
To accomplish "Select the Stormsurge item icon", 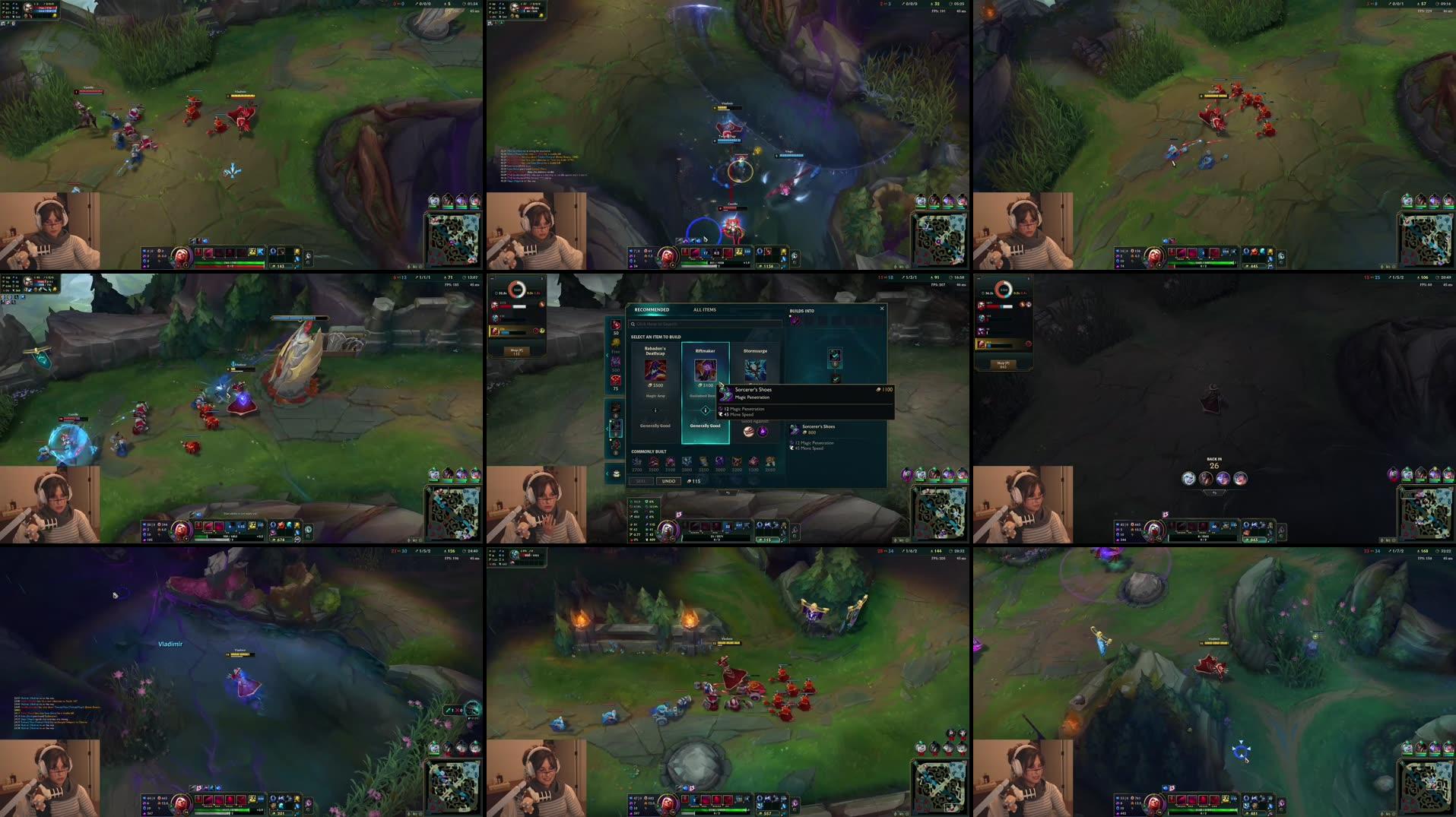I will click(755, 369).
